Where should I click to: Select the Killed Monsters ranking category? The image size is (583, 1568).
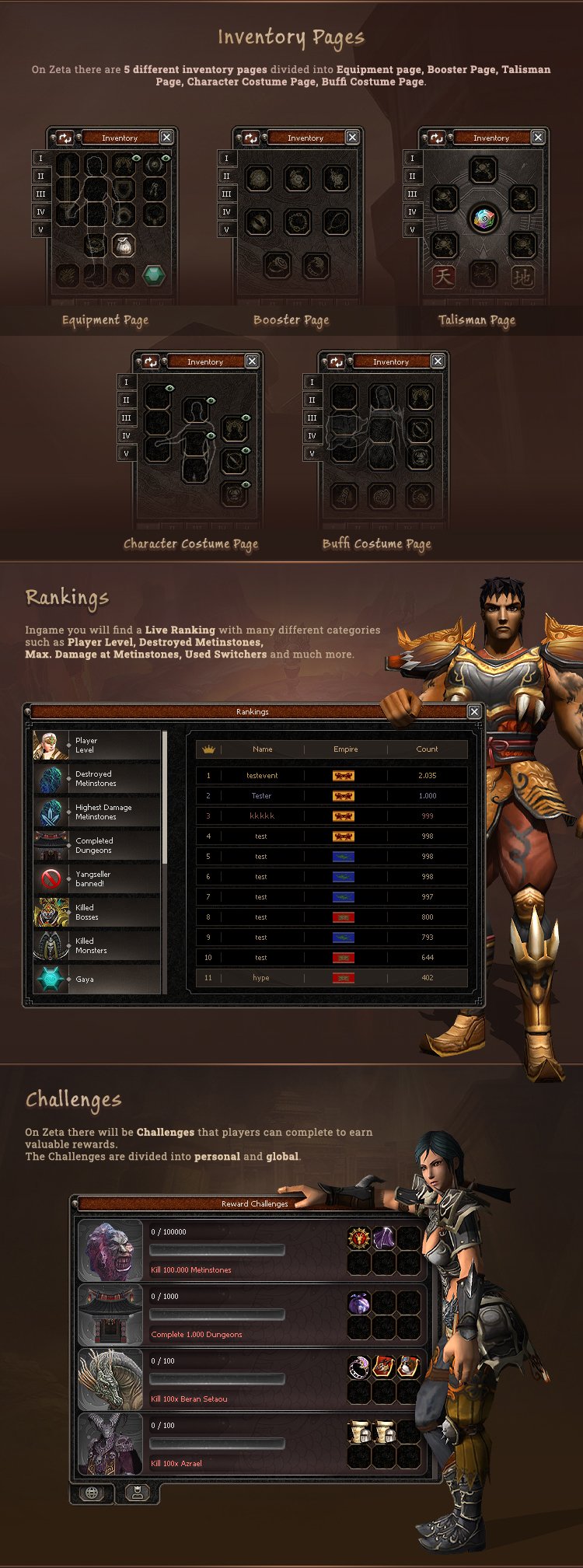tap(96, 946)
